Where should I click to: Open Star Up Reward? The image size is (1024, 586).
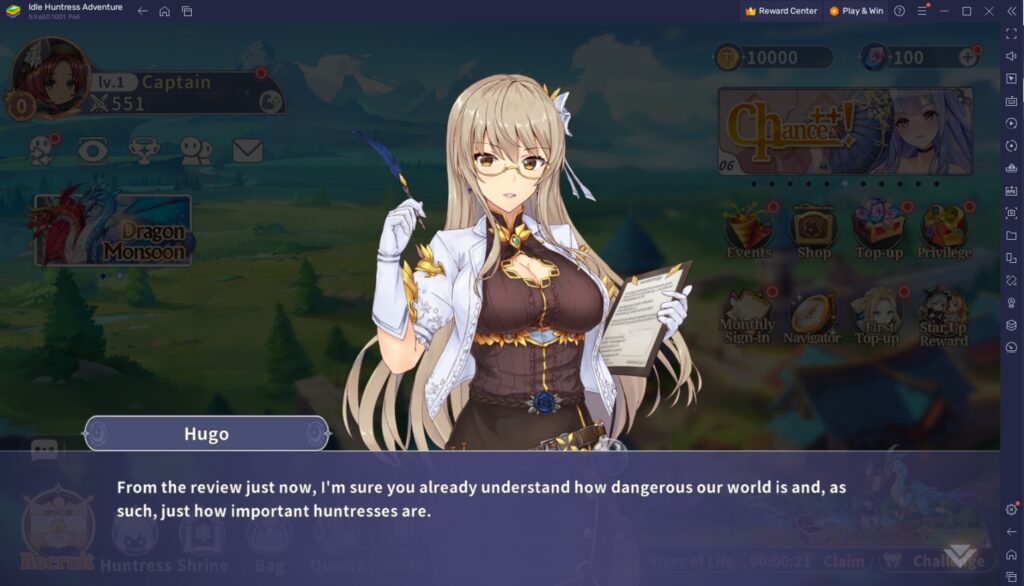click(x=943, y=317)
